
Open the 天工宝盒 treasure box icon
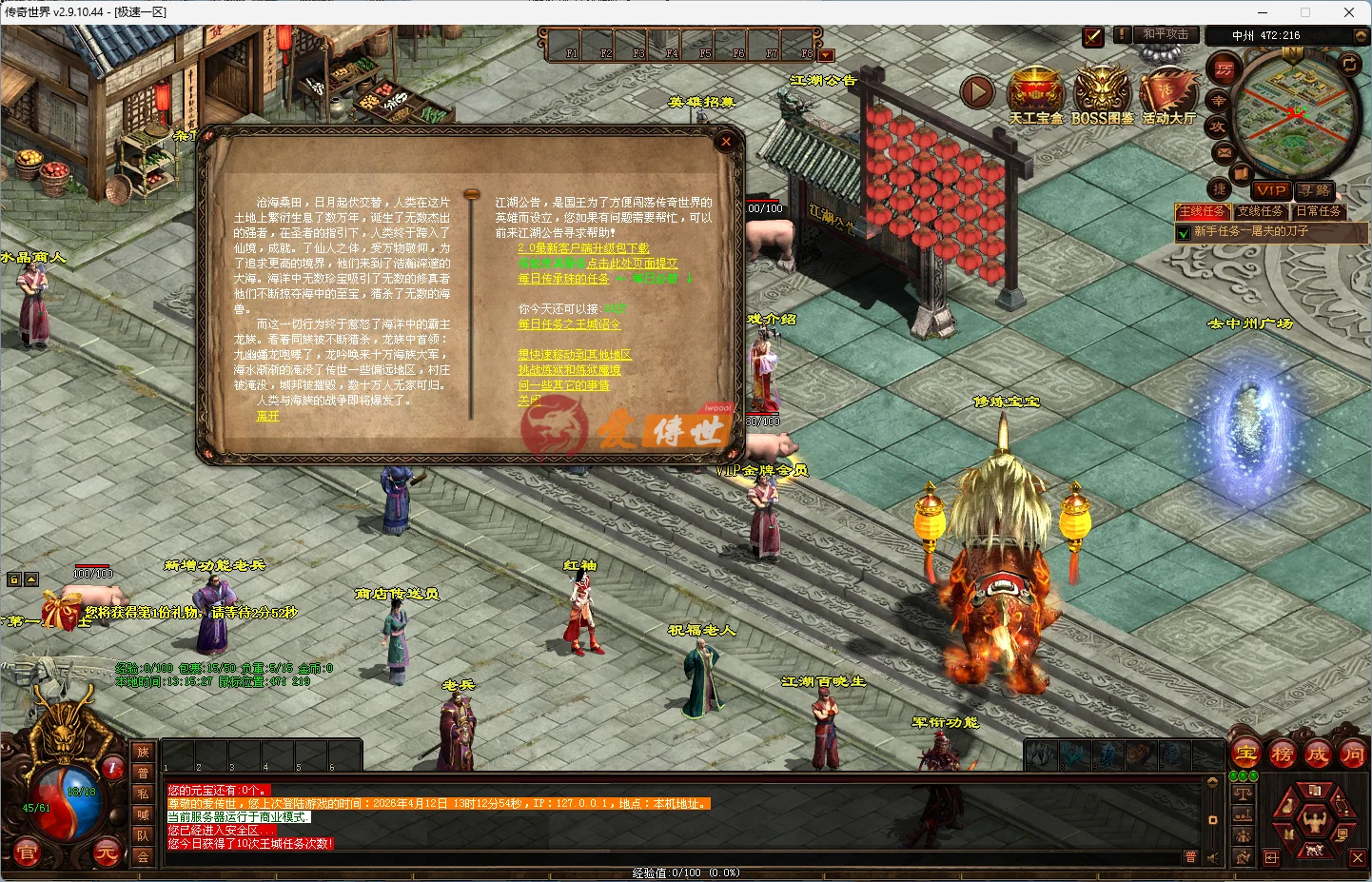tap(1036, 90)
